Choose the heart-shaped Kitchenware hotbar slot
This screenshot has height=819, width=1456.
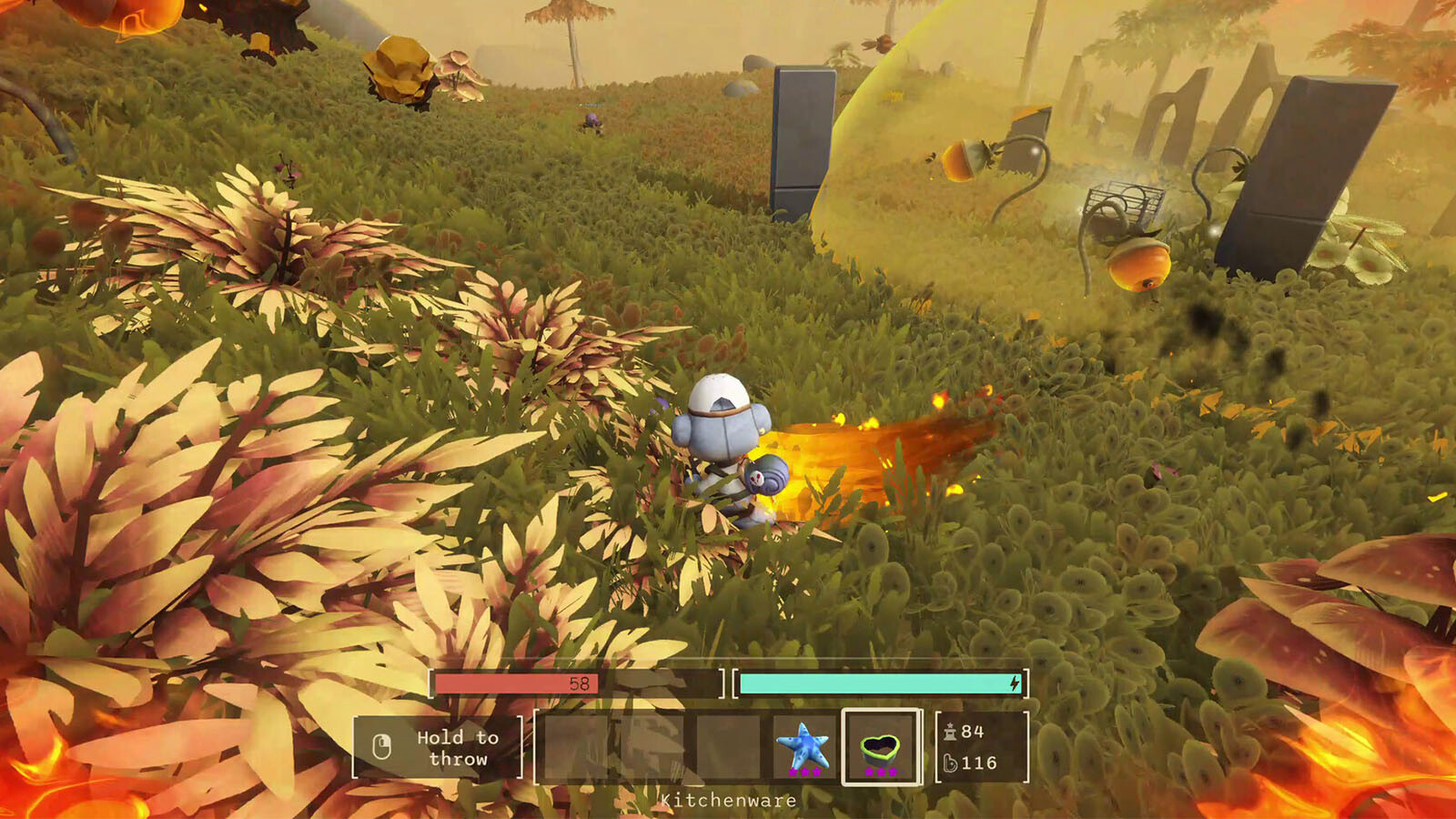[x=881, y=747]
